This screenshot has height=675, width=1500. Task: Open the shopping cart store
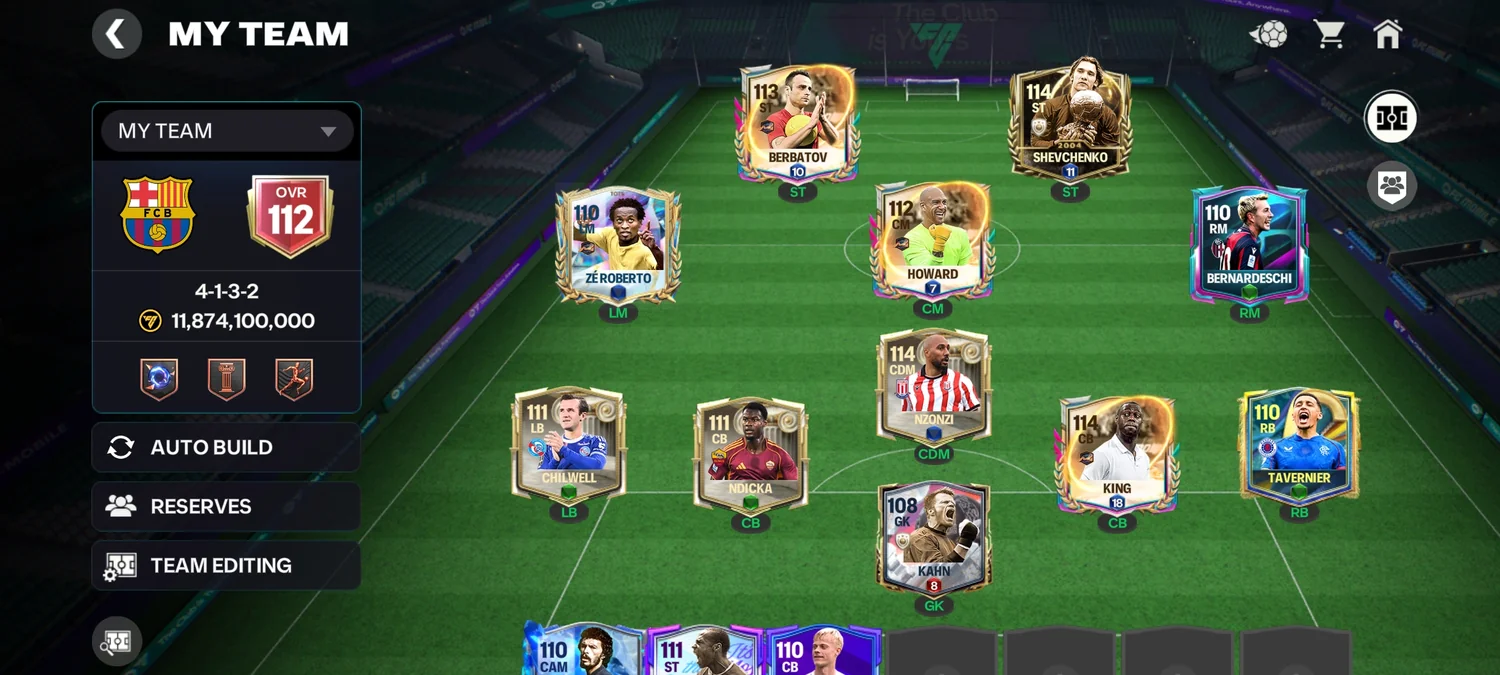(x=1329, y=34)
